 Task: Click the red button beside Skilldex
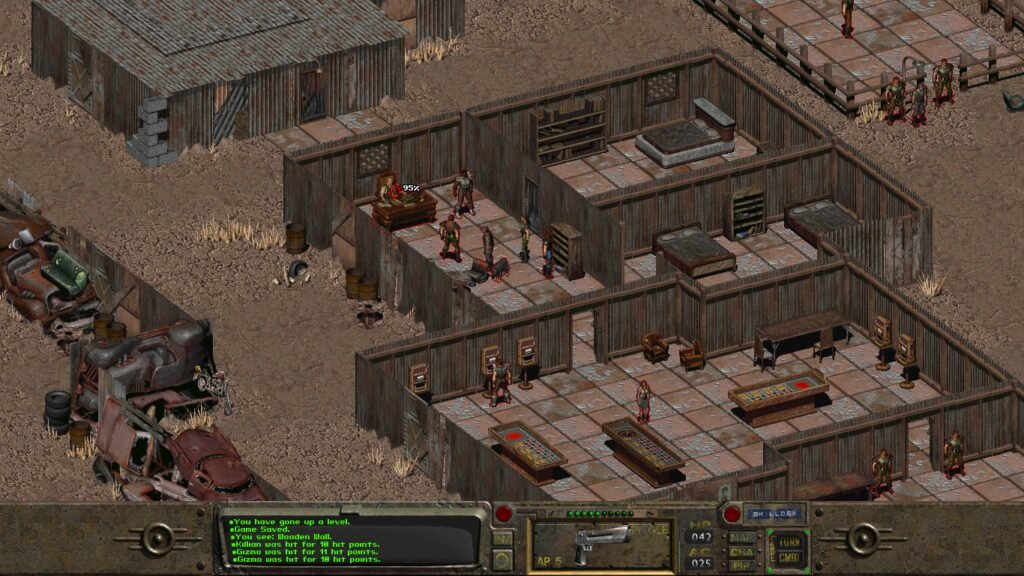click(731, 514)
